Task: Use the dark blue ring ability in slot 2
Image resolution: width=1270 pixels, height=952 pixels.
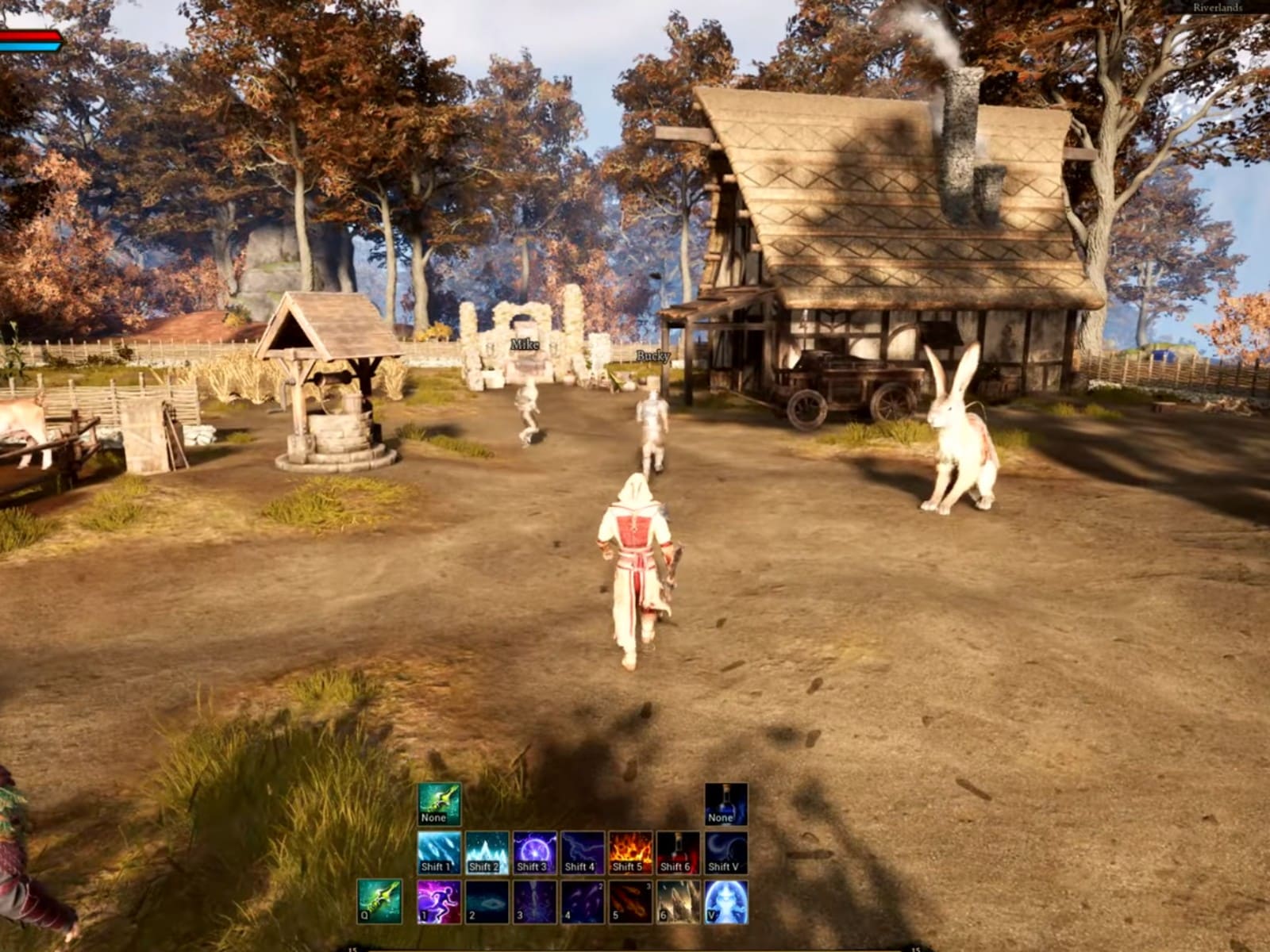Action: click(x=487, y=901)
